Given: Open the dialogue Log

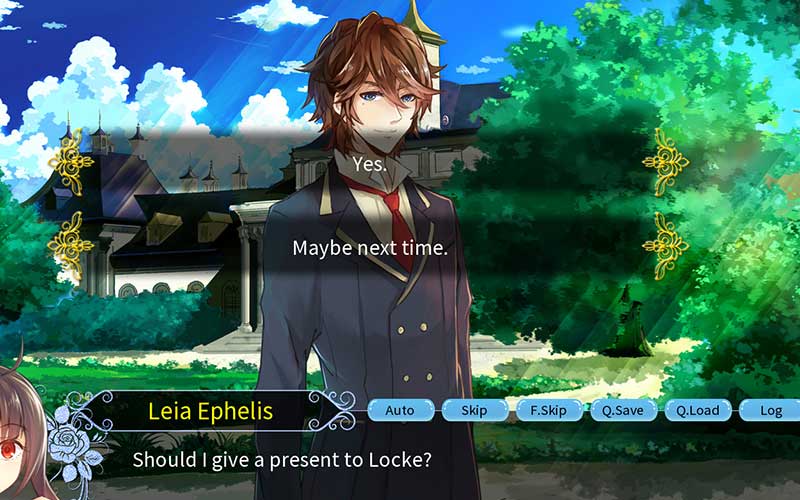Looking at the screenshot, I should pyautogui.click(x=770, y=410).
